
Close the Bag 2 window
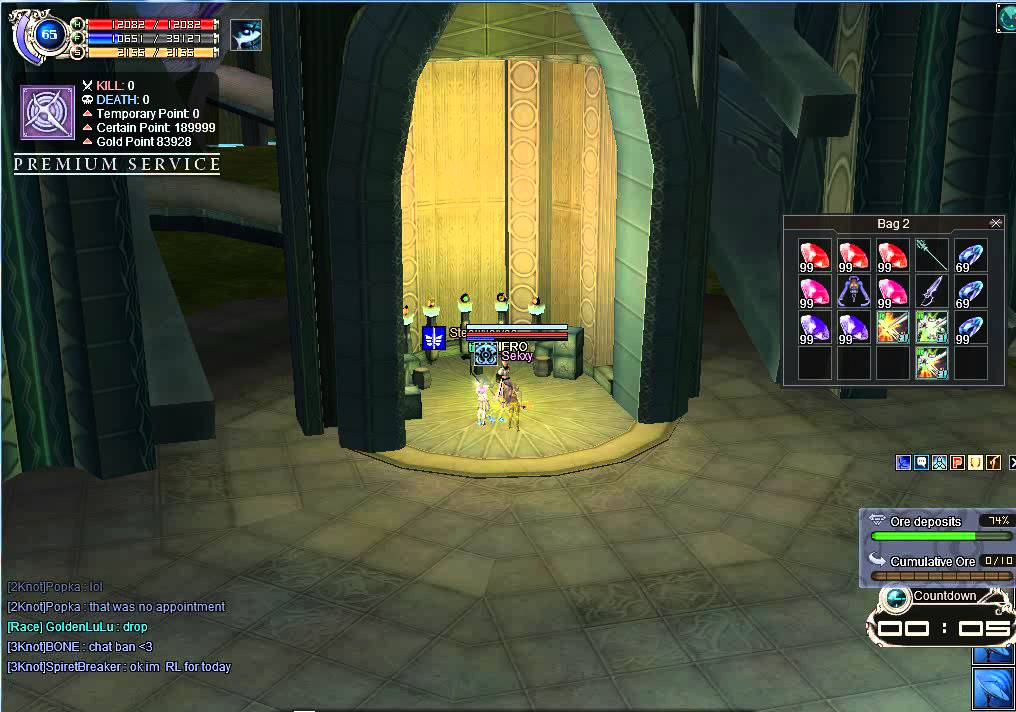tap(995, 223)
